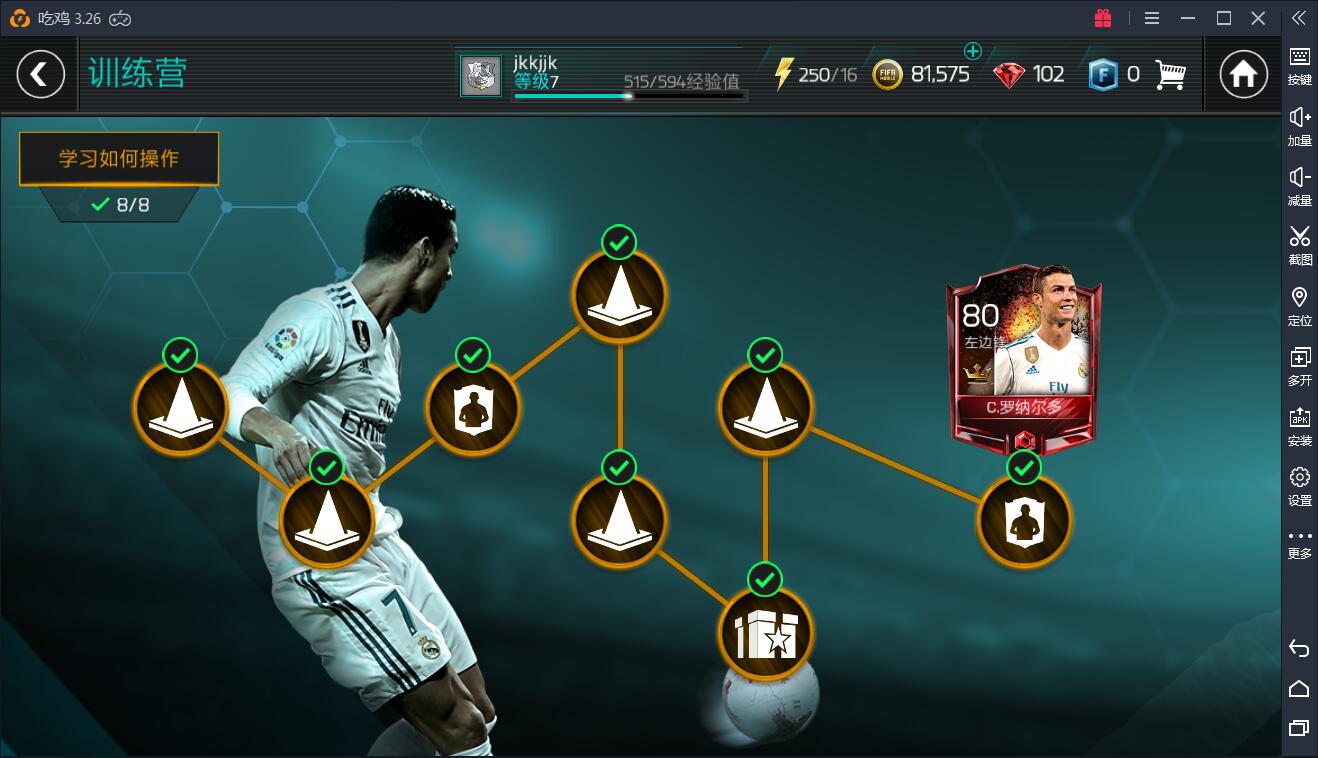Go back using the arrow button
This screenshot has height=758, width=1318.
pos(41,75)
